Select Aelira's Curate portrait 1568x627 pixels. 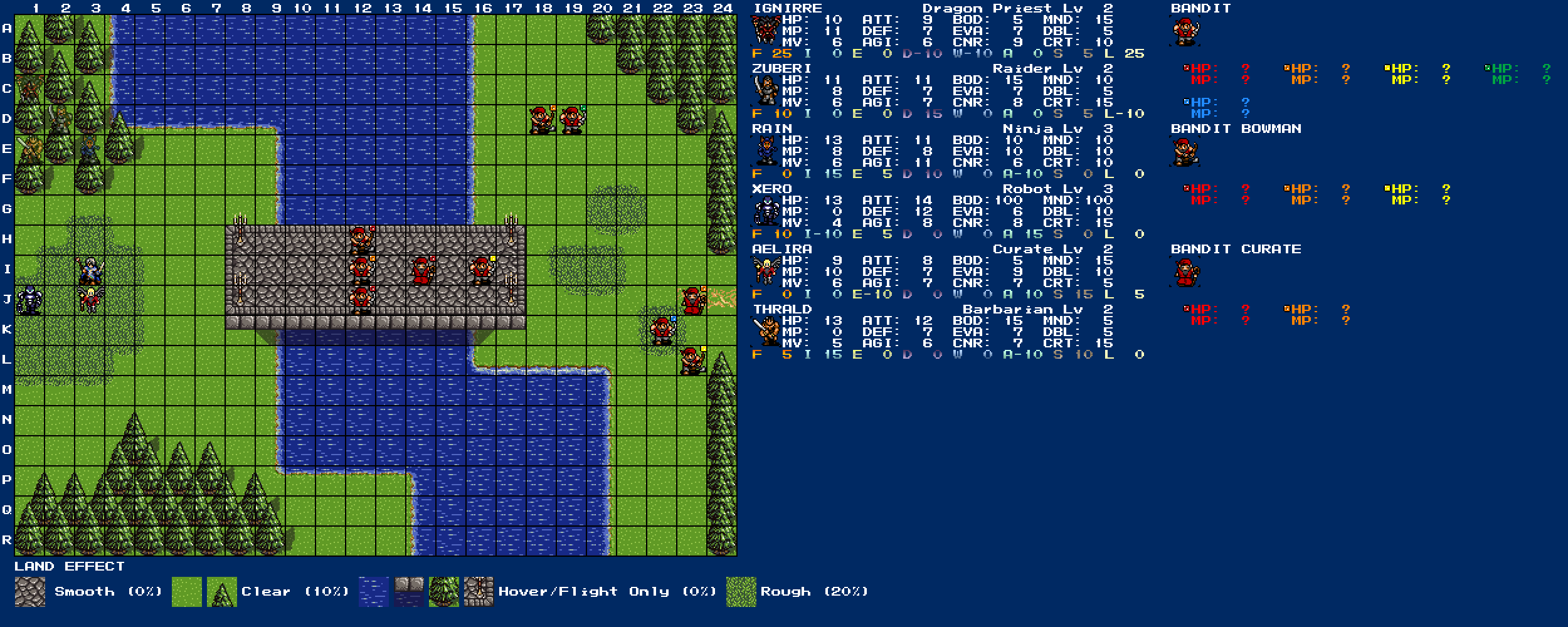(766, 271)
